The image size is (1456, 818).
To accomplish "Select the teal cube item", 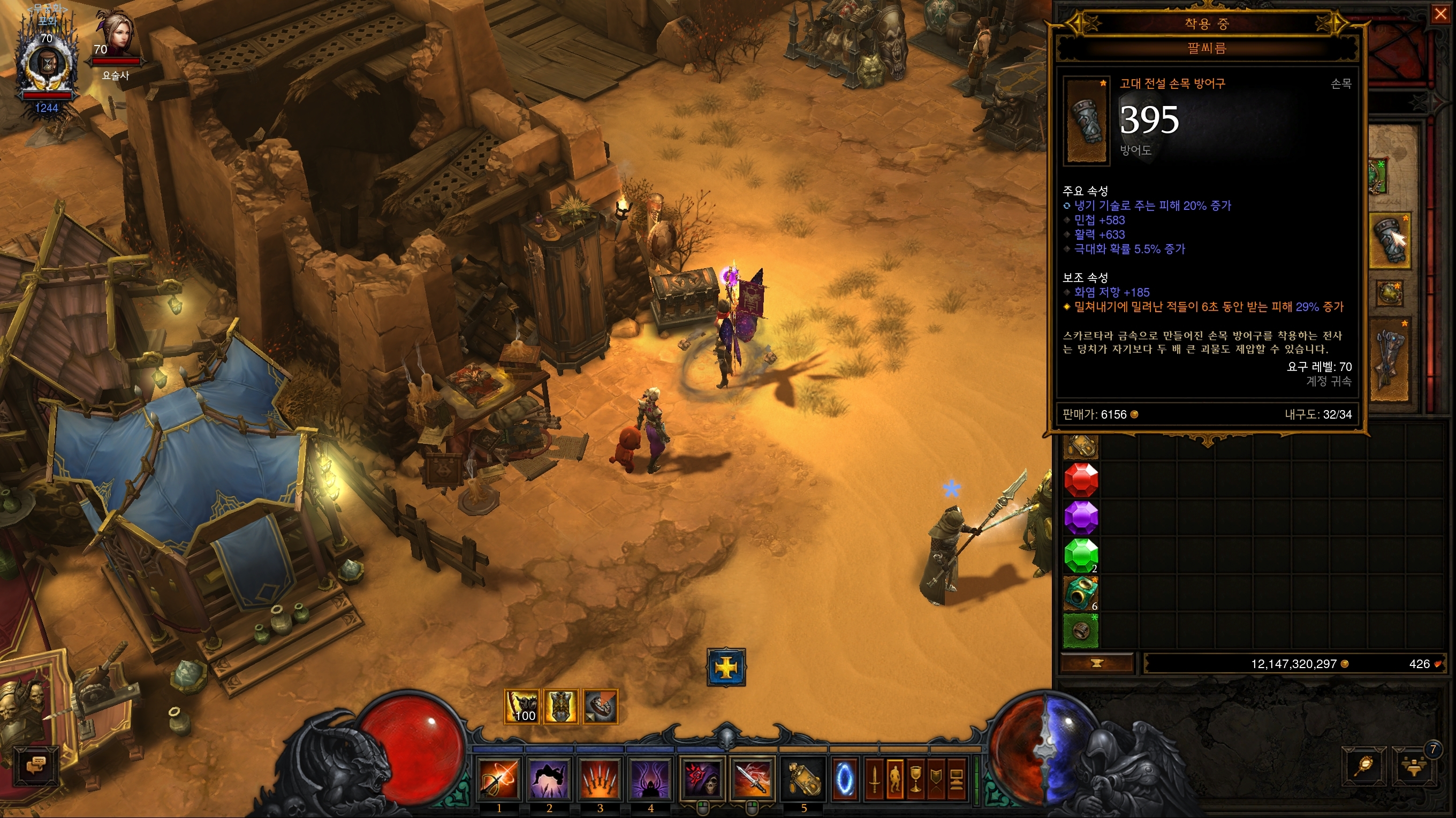I will click(1081, 593).
